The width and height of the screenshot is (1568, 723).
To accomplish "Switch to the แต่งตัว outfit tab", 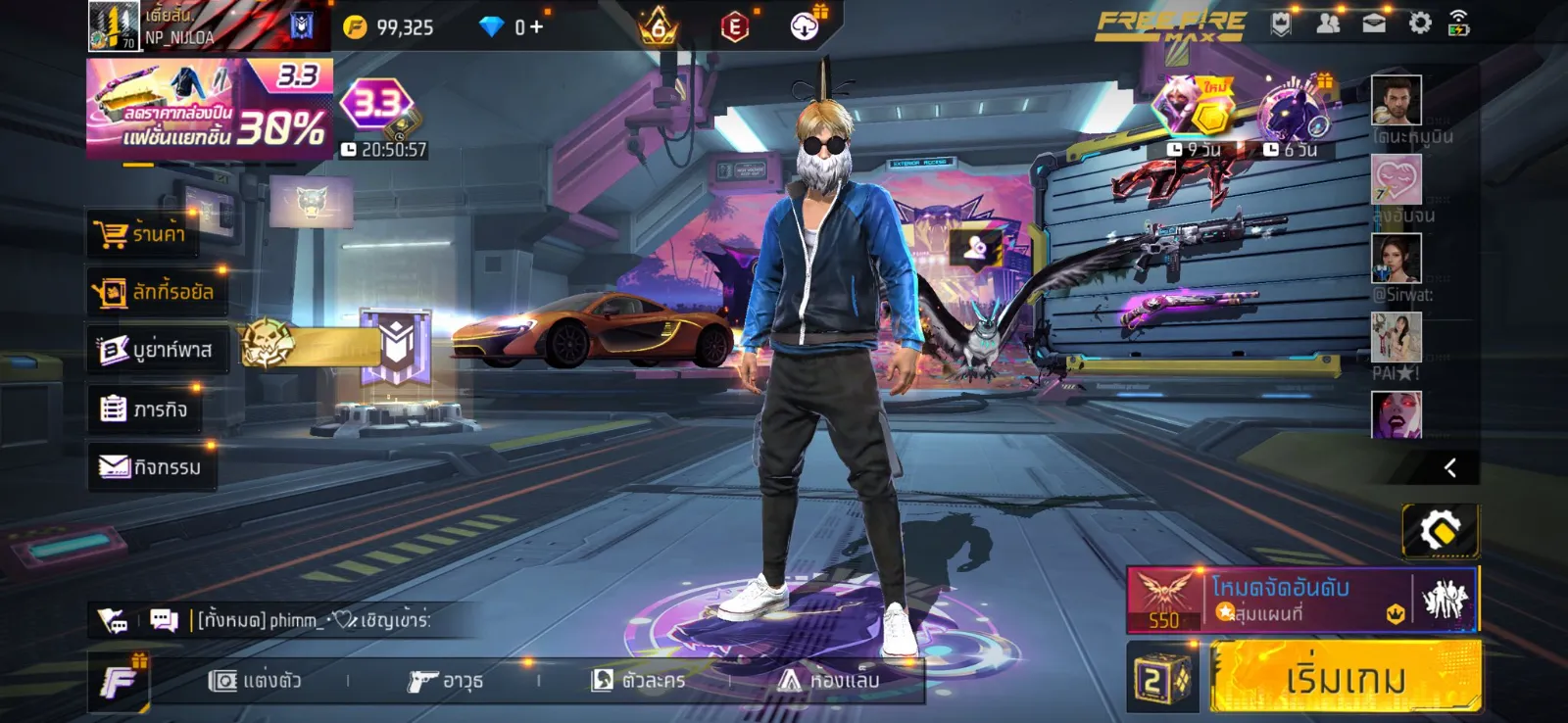I will (x=256, y=680).
